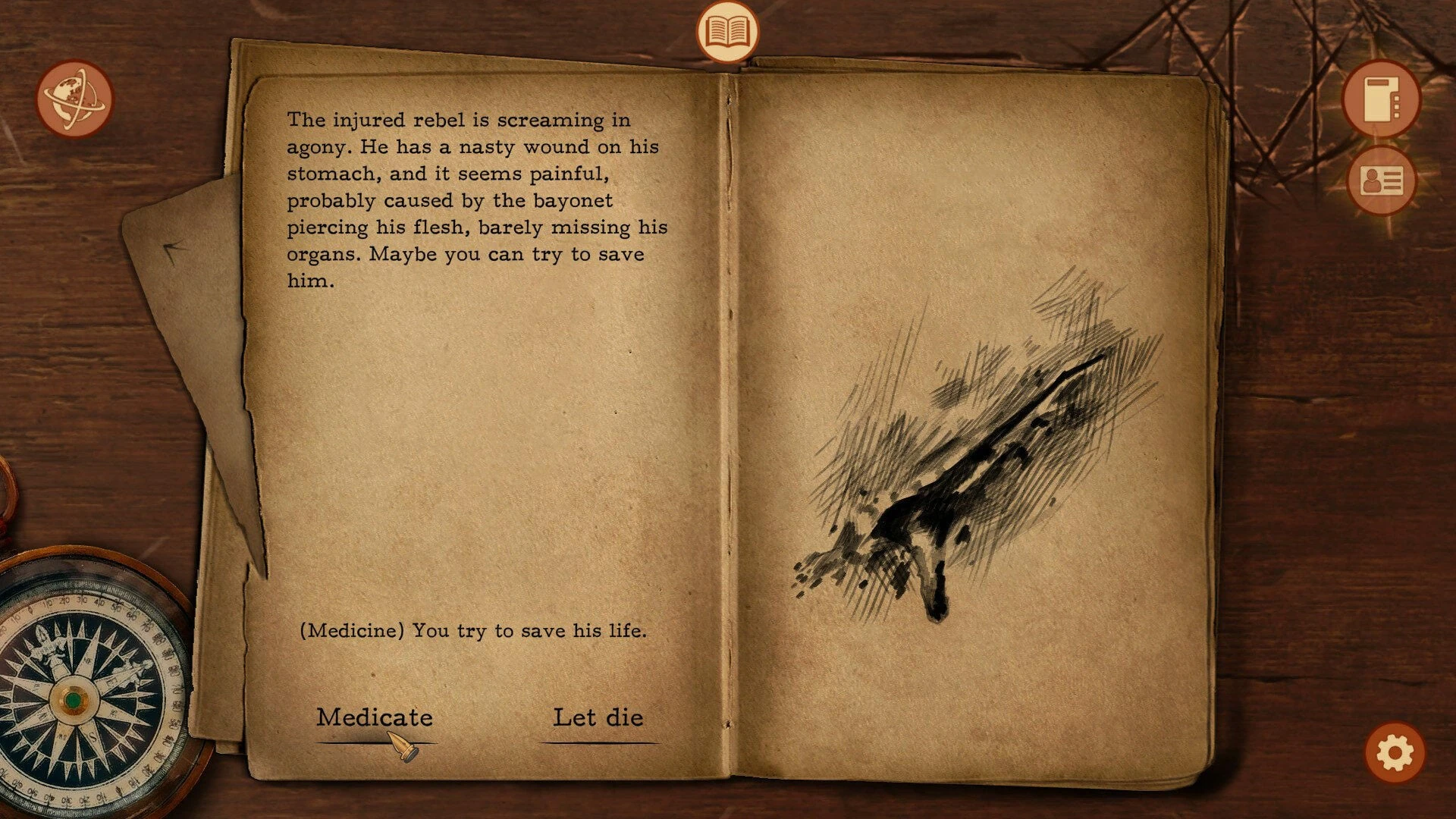Select the Let die choice
This screenshot has width=1456, height=819.
pyautogui.click(x=598, y=717)
